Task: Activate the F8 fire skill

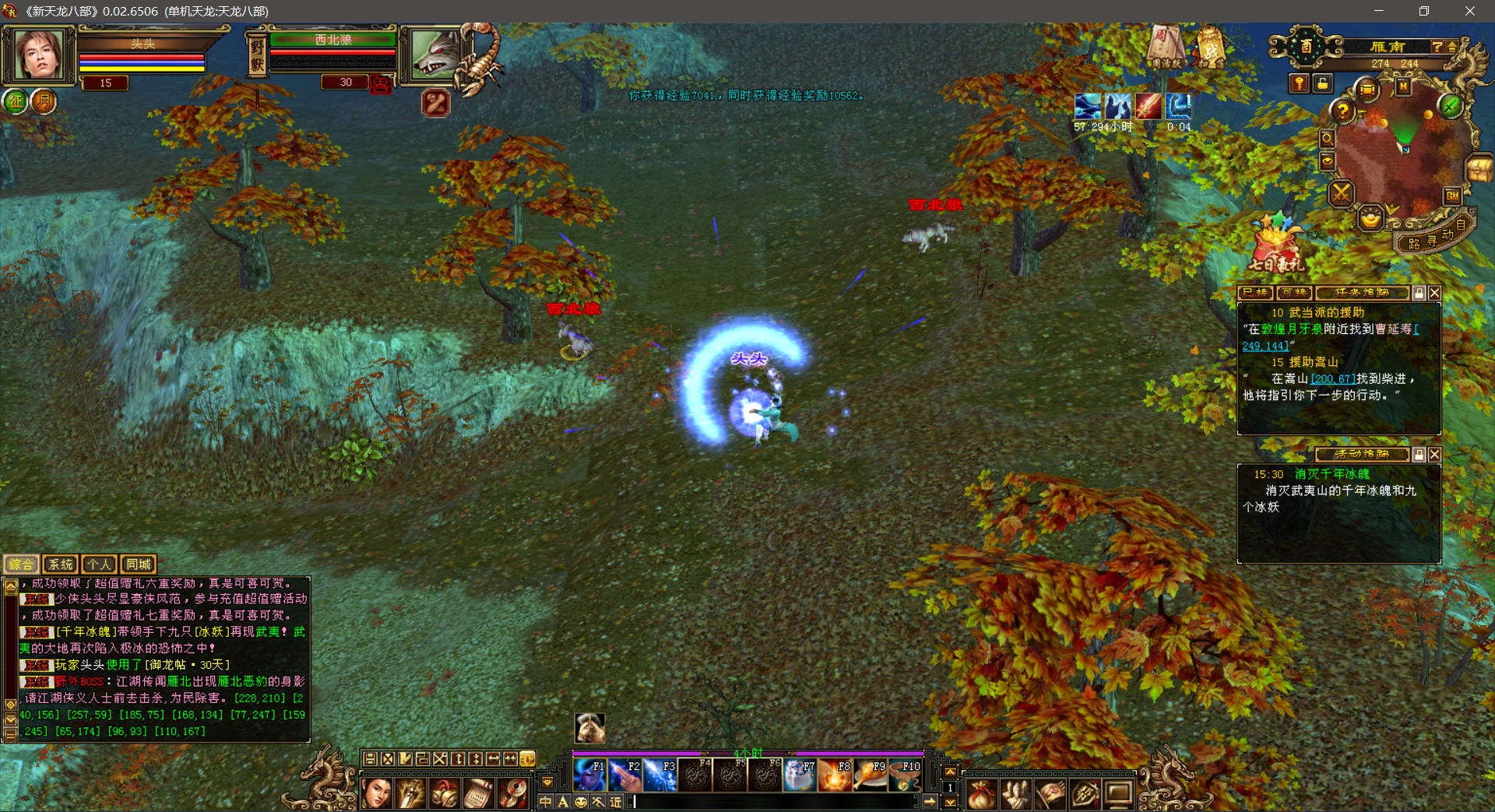Action: coord(834,775)
